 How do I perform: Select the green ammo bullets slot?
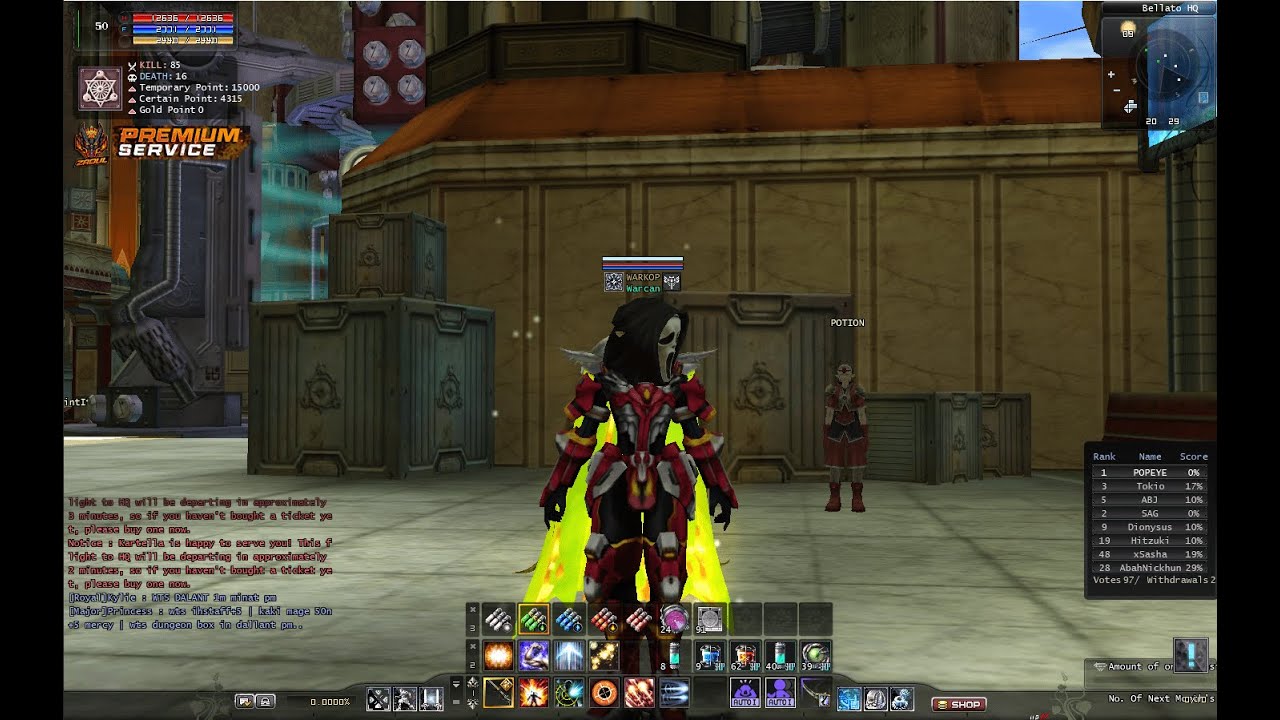tap(533, 620)
